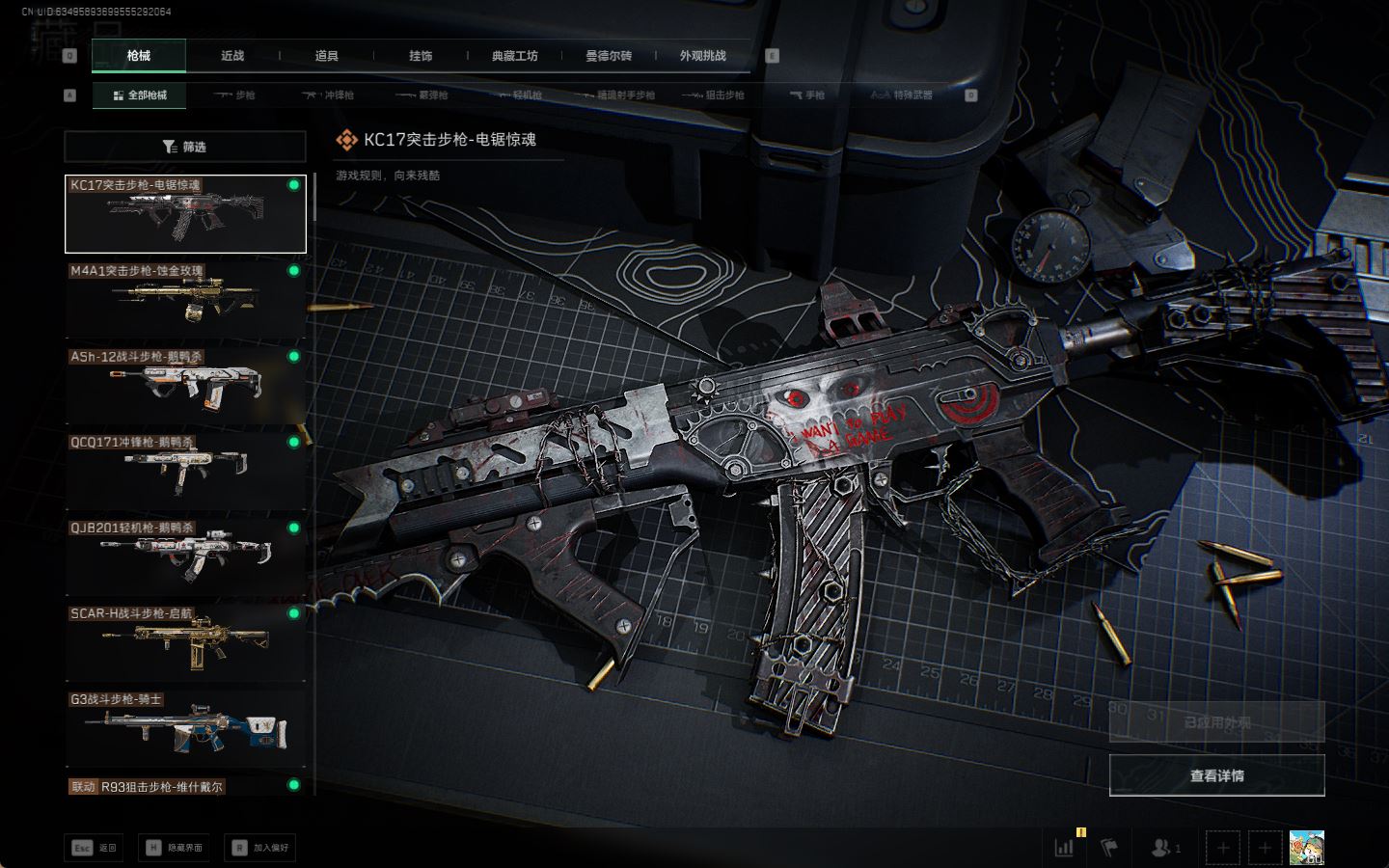Open the 曼德尔砖 tab
The width and height of the screenshot is (1389, 868).
click(x=609, y=56)
